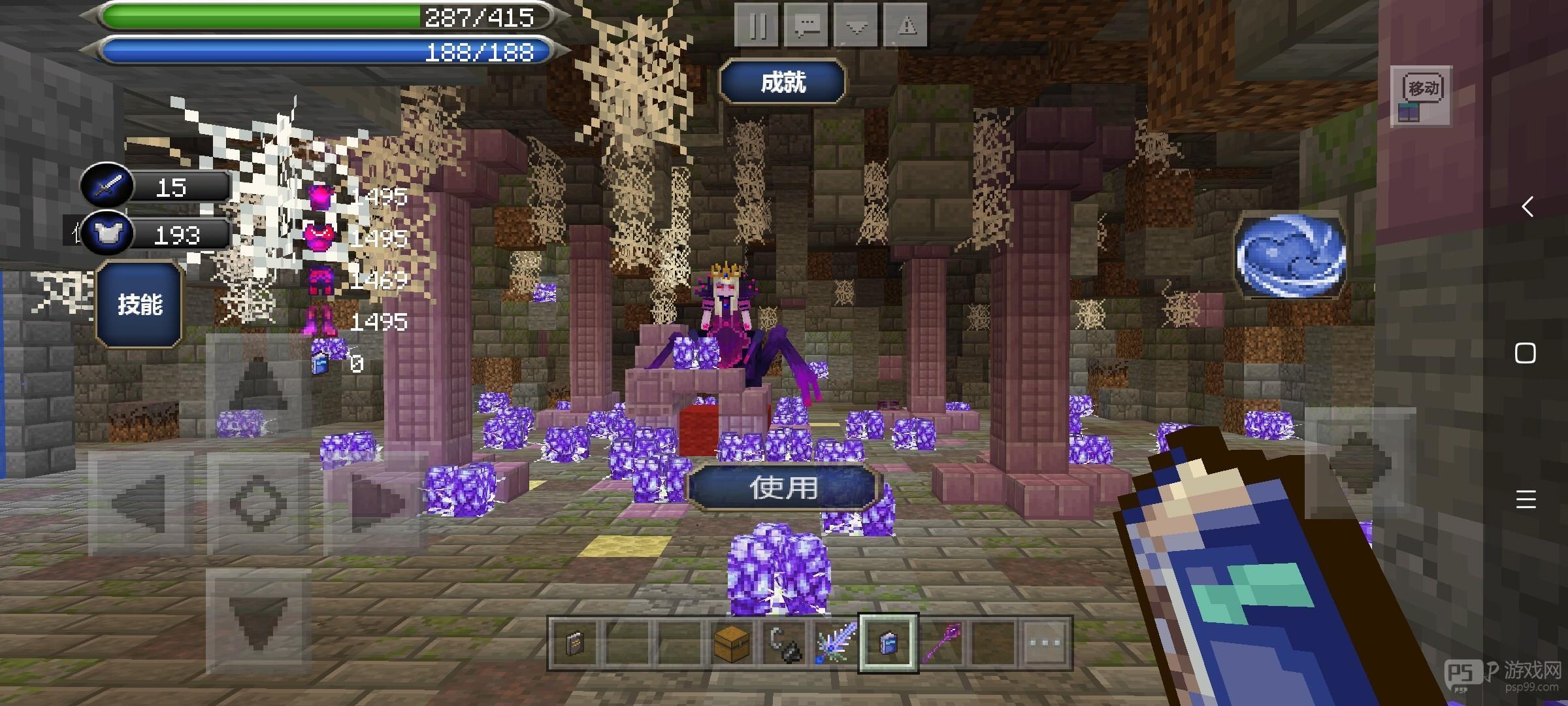
Task: Open the chat window
Action: click(x=806, y=26)
